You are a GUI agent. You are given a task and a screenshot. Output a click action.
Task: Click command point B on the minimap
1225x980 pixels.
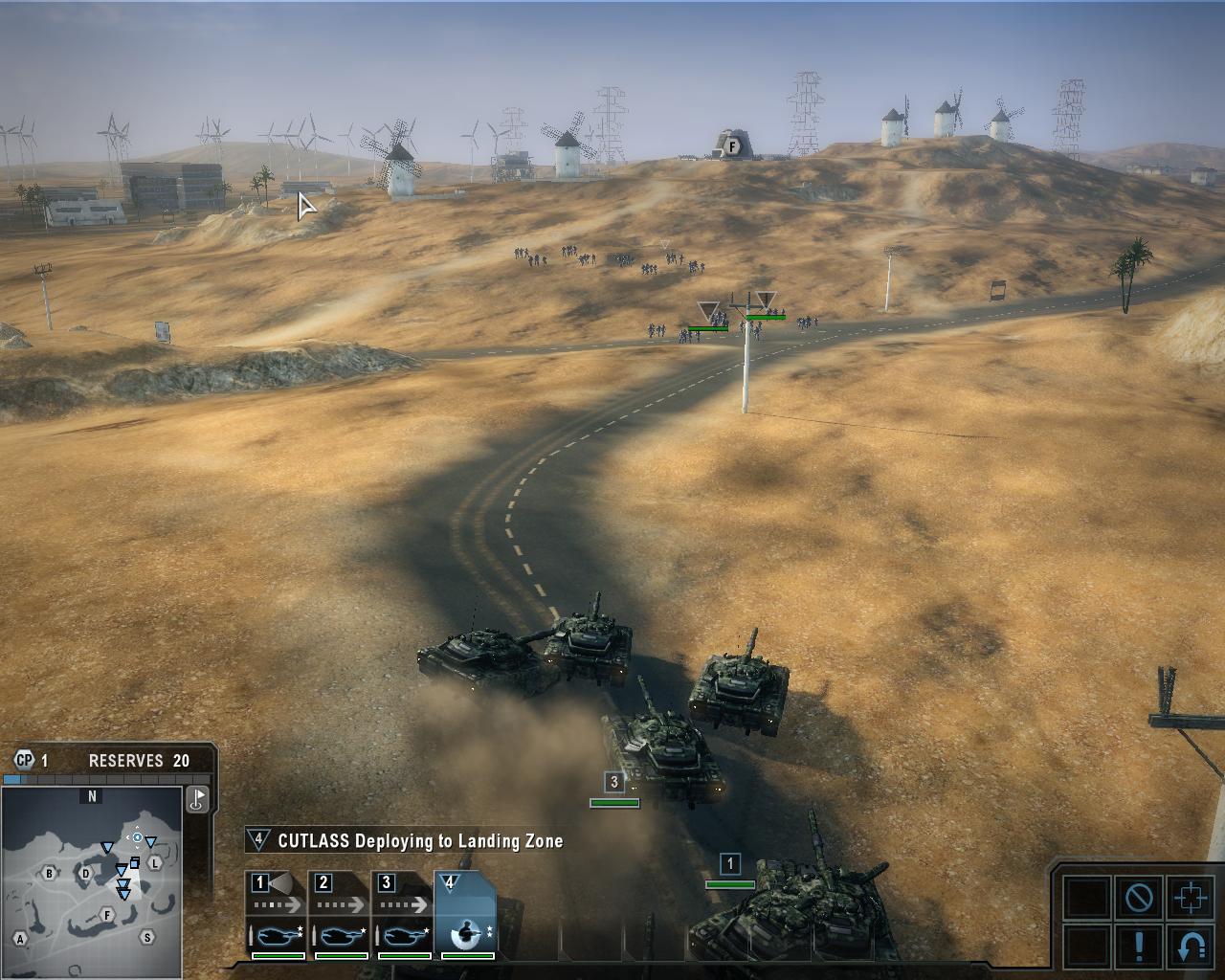[x=49, y=873]
